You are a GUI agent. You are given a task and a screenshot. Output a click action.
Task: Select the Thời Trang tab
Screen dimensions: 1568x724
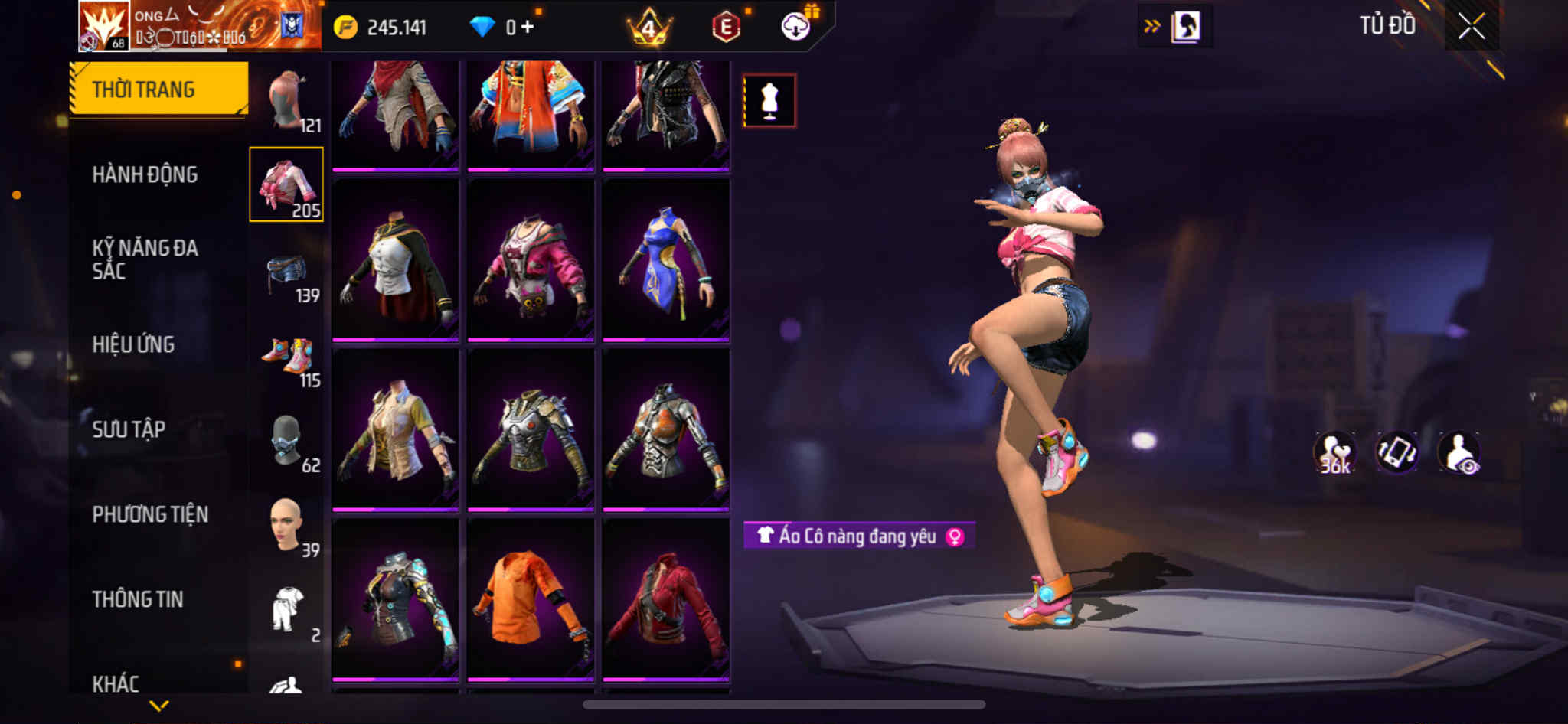point(158,90)
